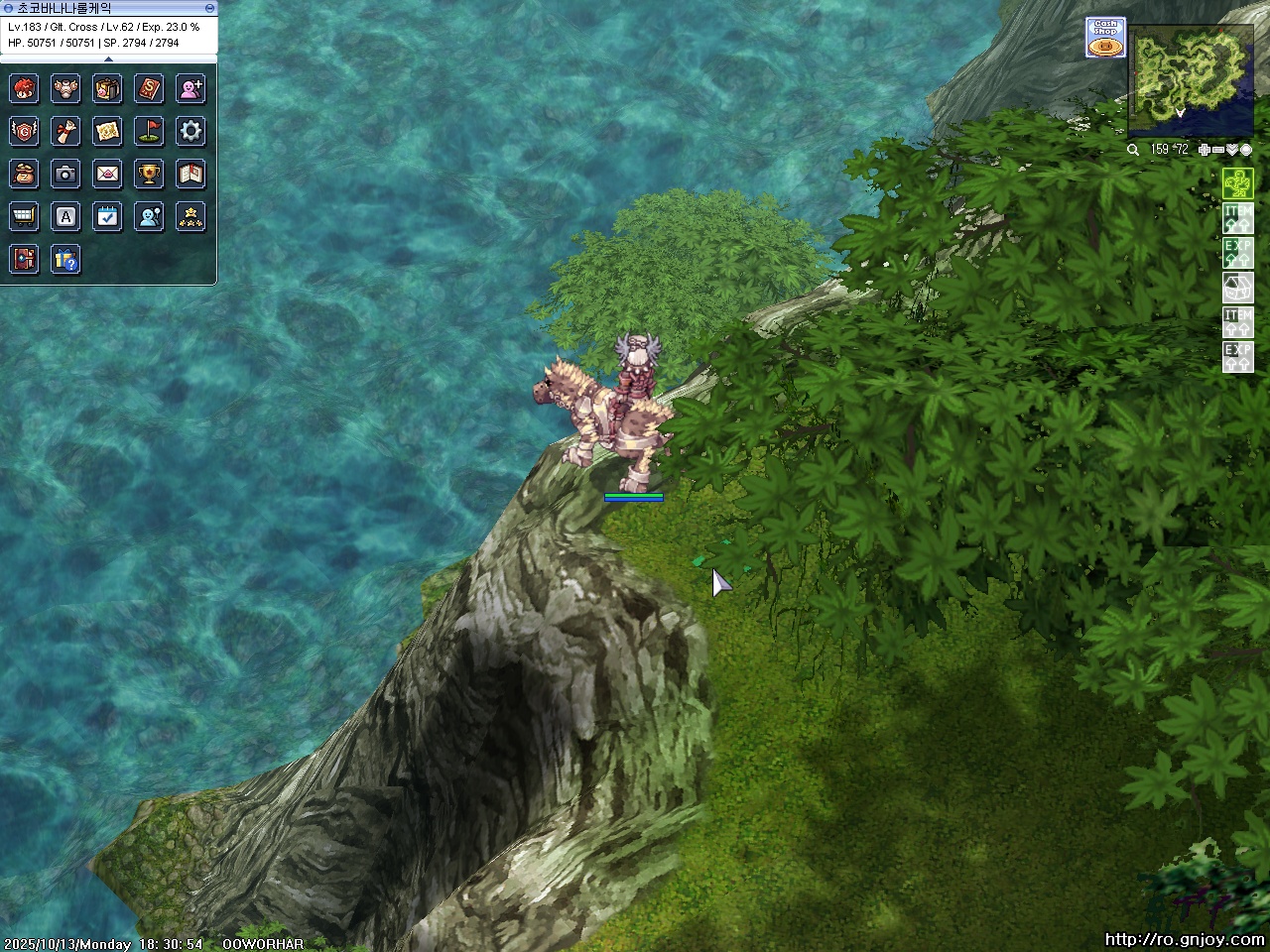The width and height of the screenshot is (1270, 952).
Task: Open the calendar attendance check icon
Action: 107,216
